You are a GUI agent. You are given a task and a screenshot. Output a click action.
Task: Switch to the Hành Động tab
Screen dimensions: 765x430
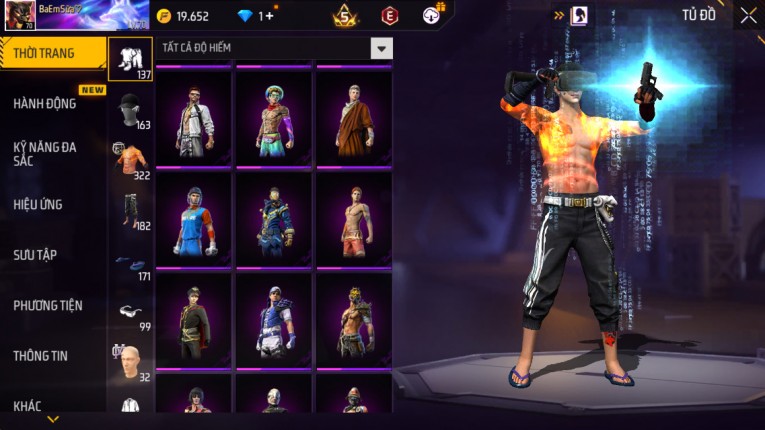(x=46, y=103)
